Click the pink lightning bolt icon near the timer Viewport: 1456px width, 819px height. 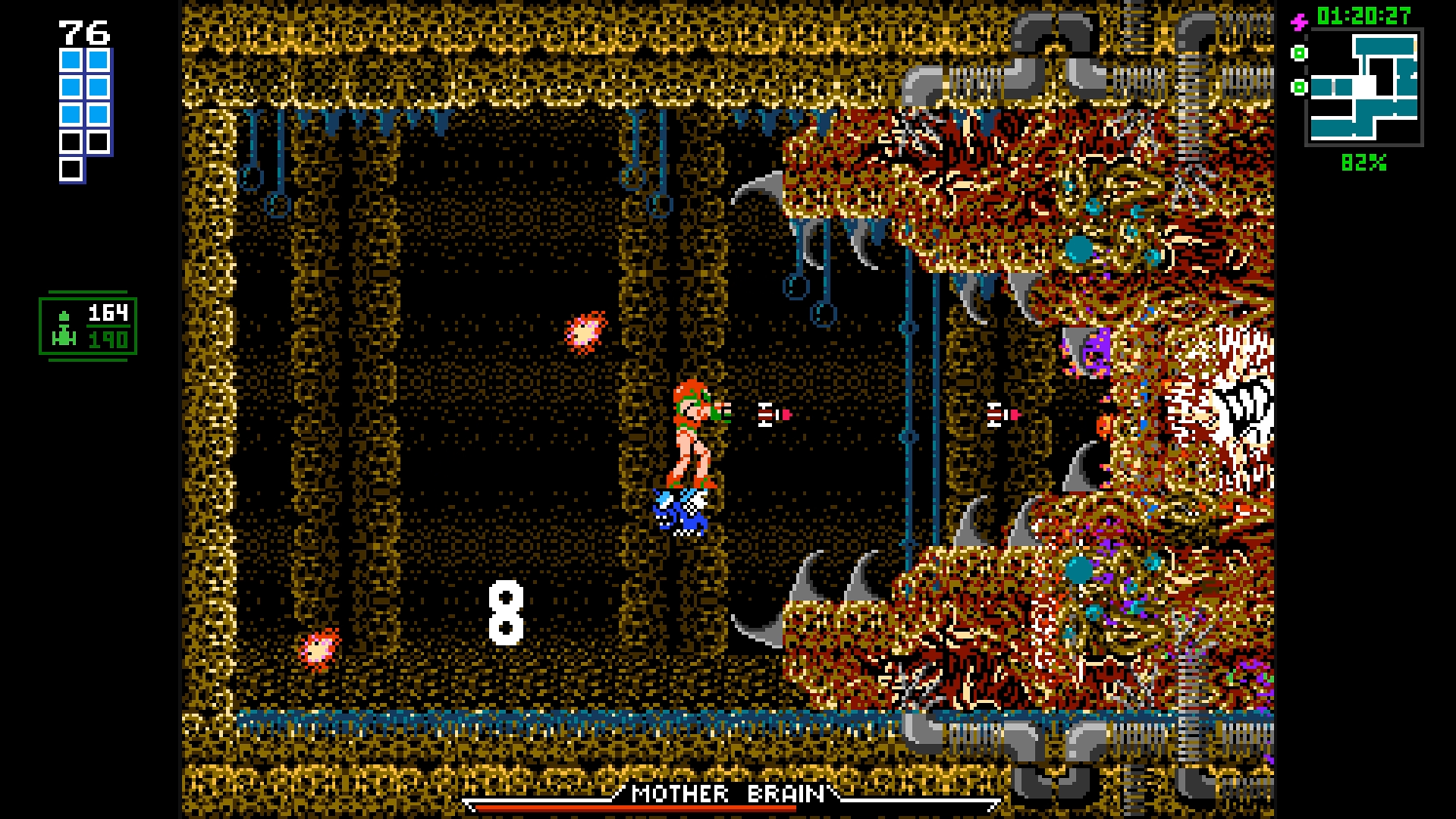click(1300, 23)
